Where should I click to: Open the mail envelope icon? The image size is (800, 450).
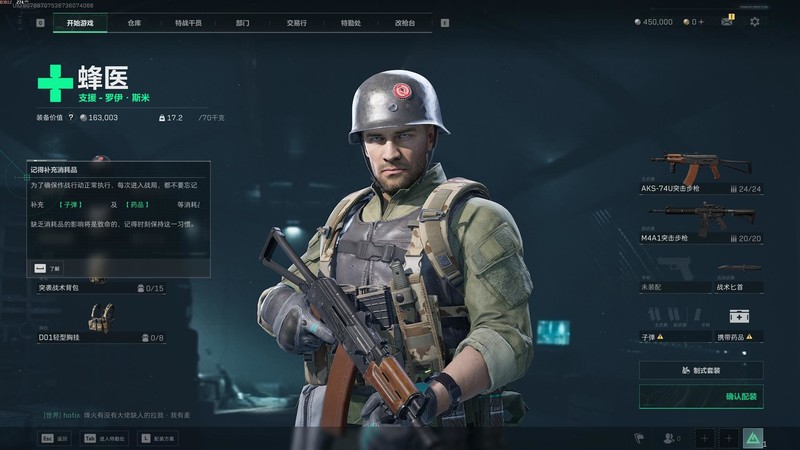click(x=727, y=21)
